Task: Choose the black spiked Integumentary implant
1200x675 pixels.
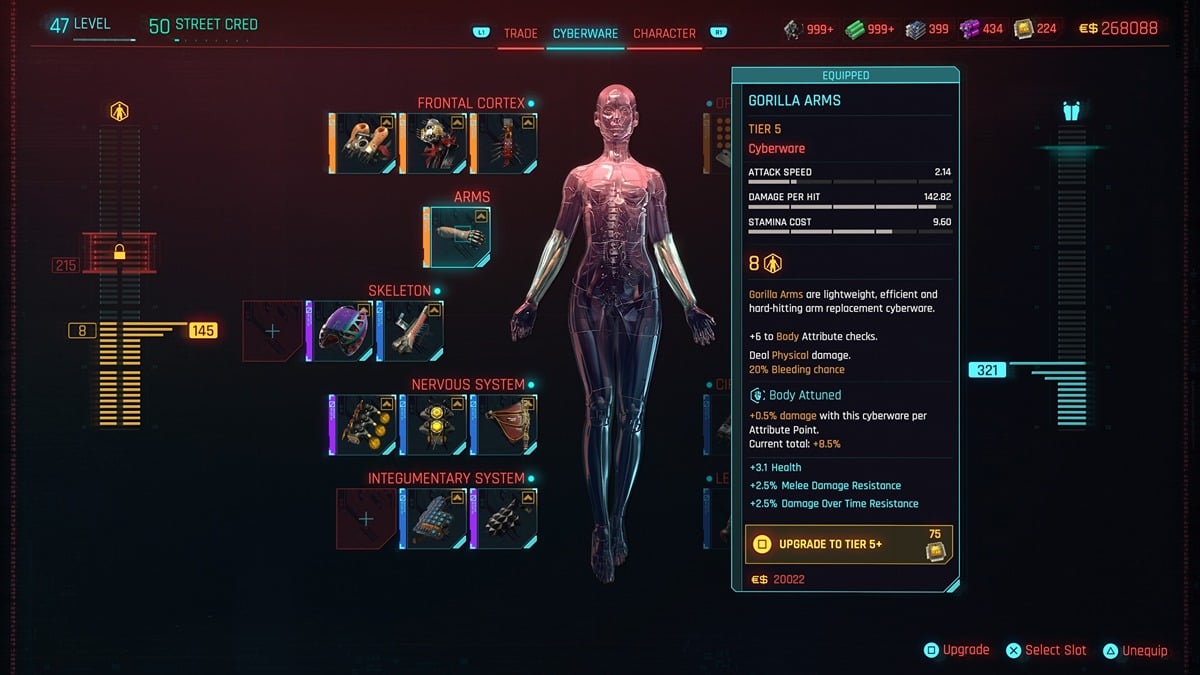Action: 505,519
